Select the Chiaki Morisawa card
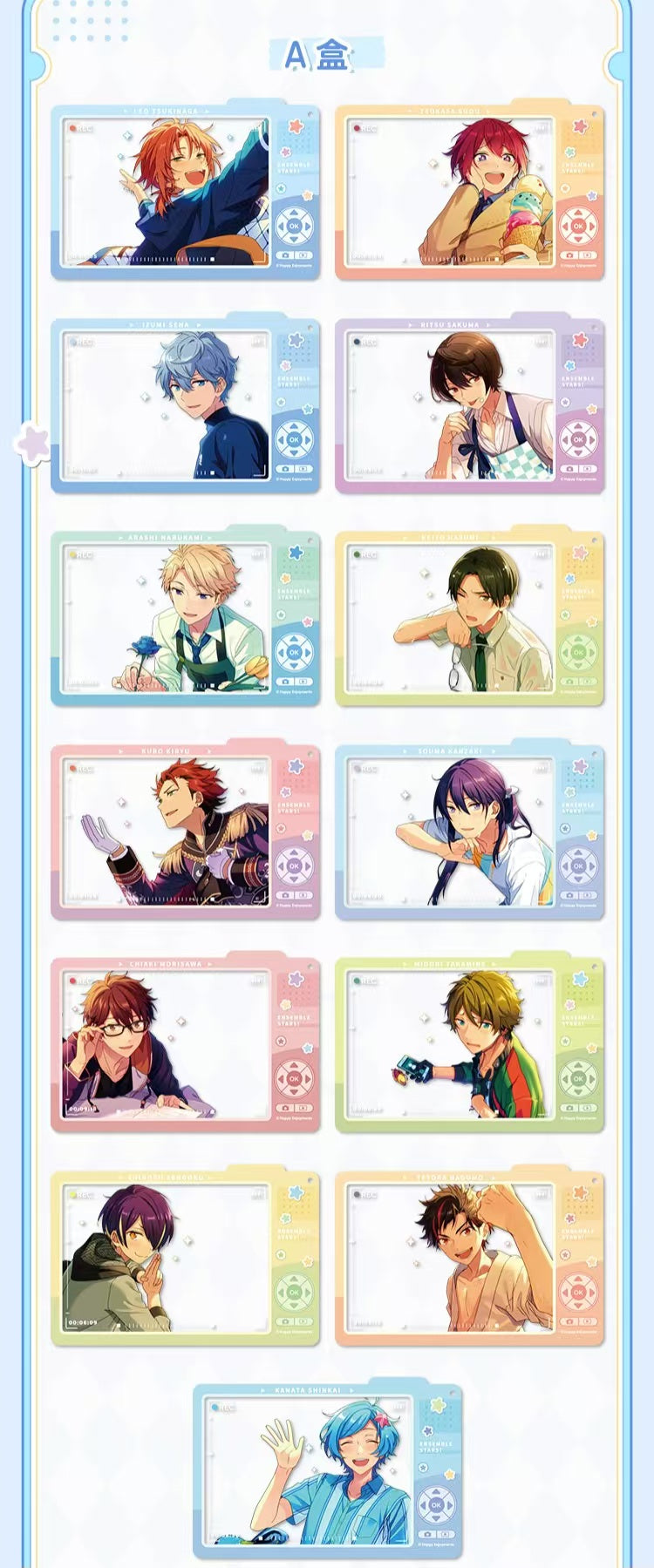The image size is (654, 1568). coord(185,1045)
